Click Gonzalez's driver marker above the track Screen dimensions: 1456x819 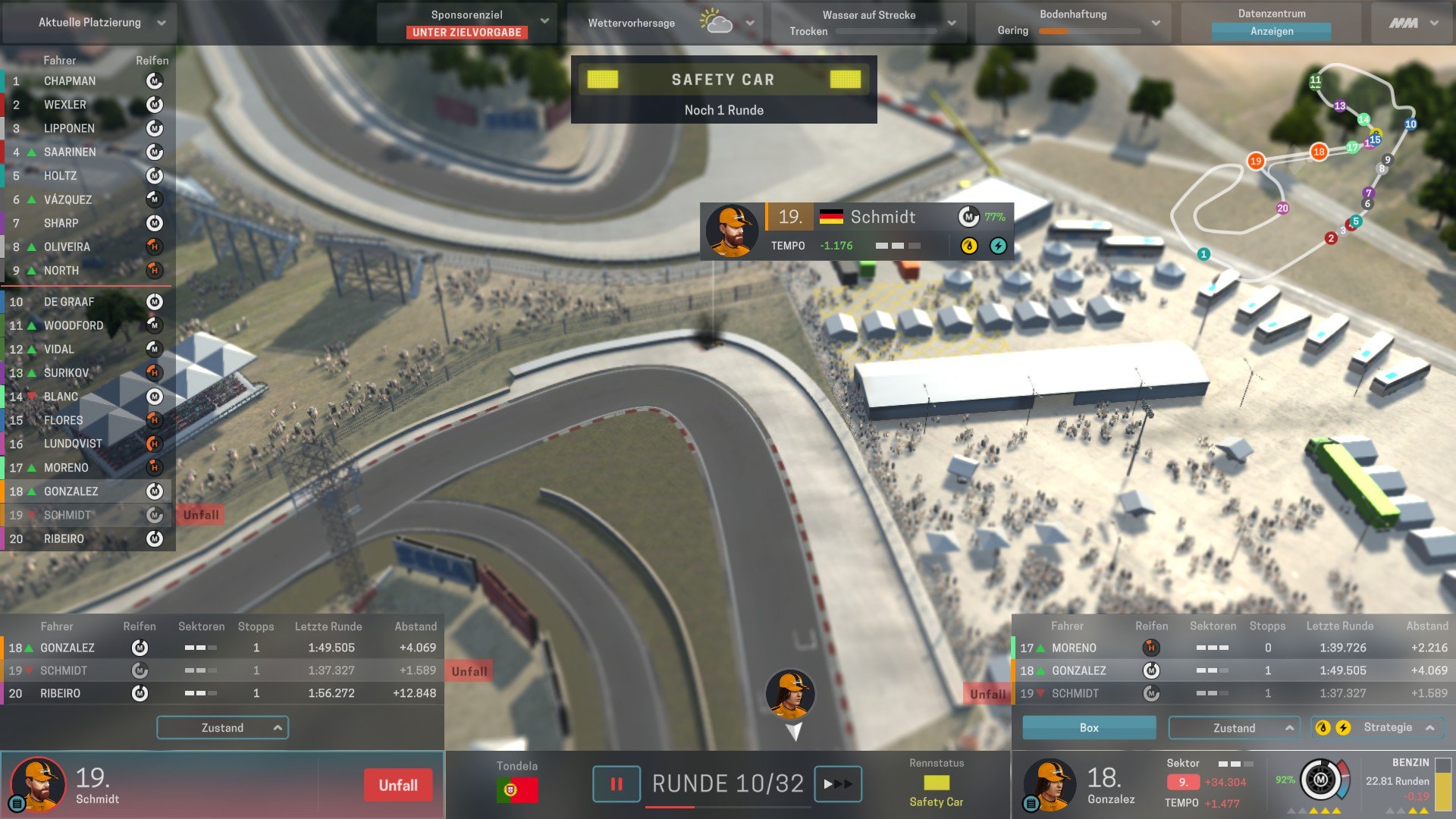point(790,694)
